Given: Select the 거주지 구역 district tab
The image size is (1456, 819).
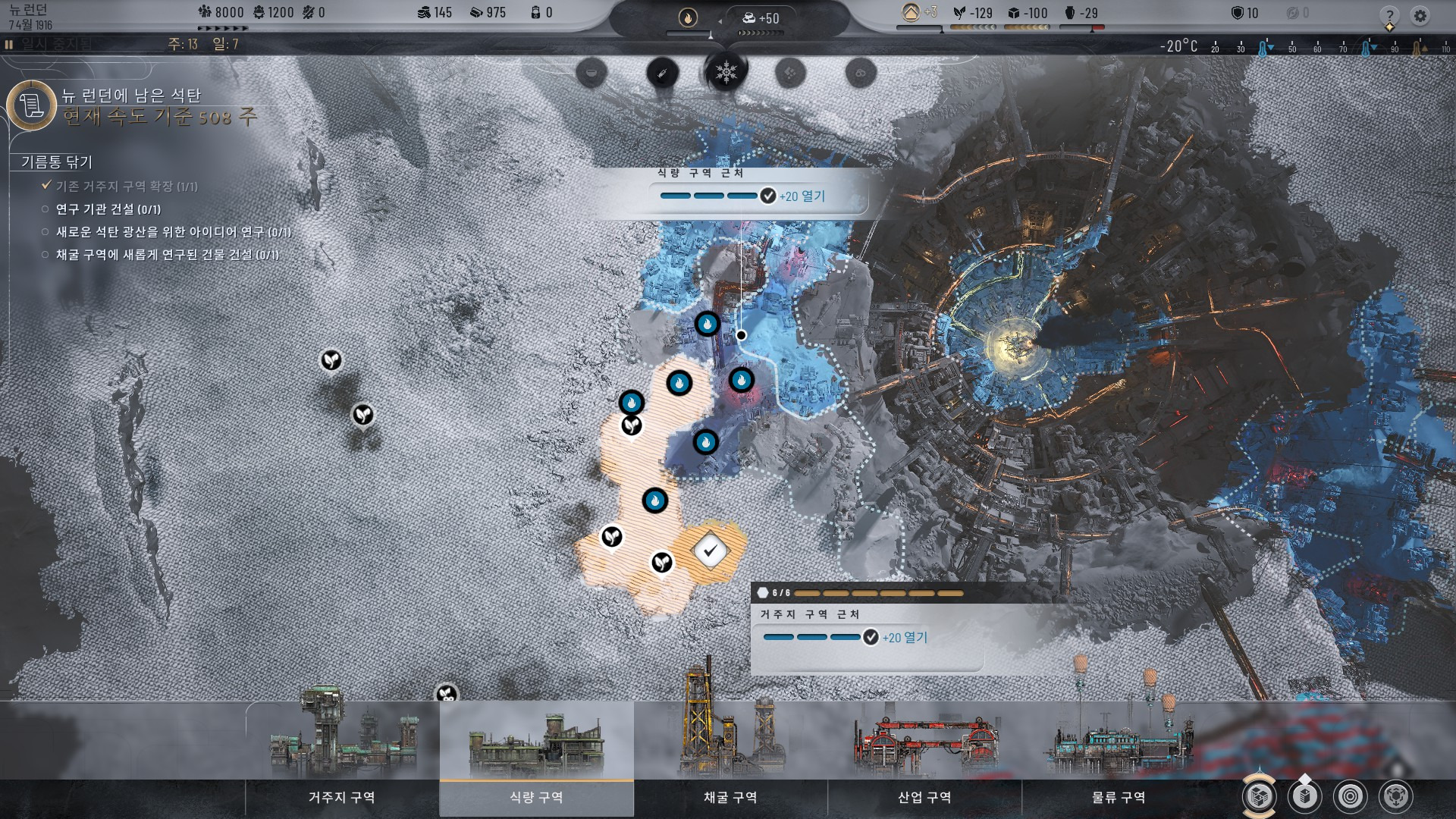Looking at the screenshot, I should coord(342,797).
